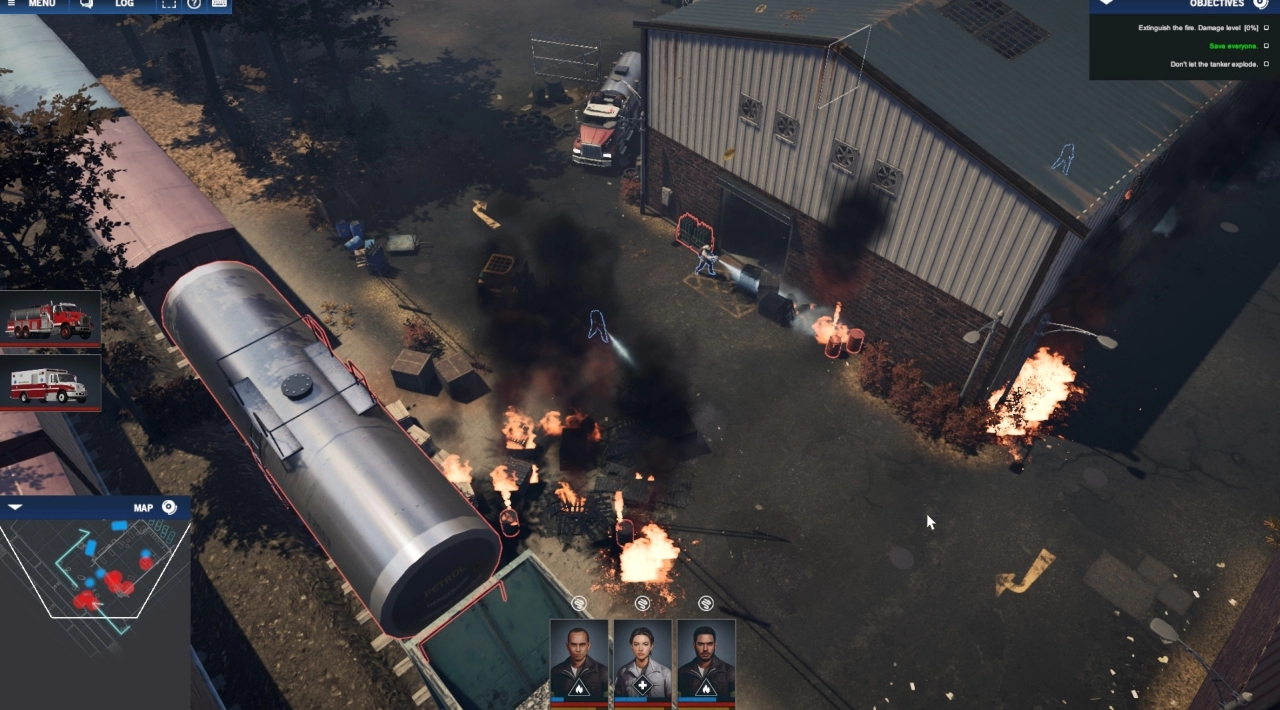Click the hose icon above the medic
This screenshot has width=1280, height=710.
[642, 603]
